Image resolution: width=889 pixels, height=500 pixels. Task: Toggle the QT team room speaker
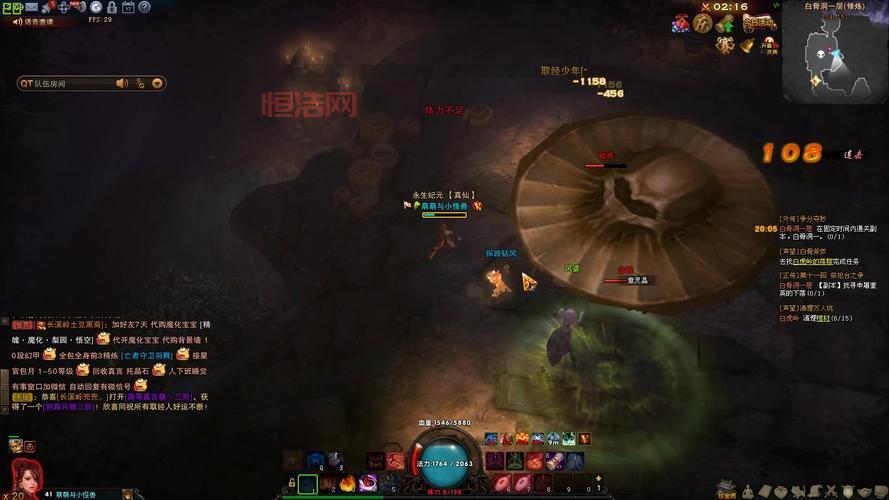click(x=122, y=84)
